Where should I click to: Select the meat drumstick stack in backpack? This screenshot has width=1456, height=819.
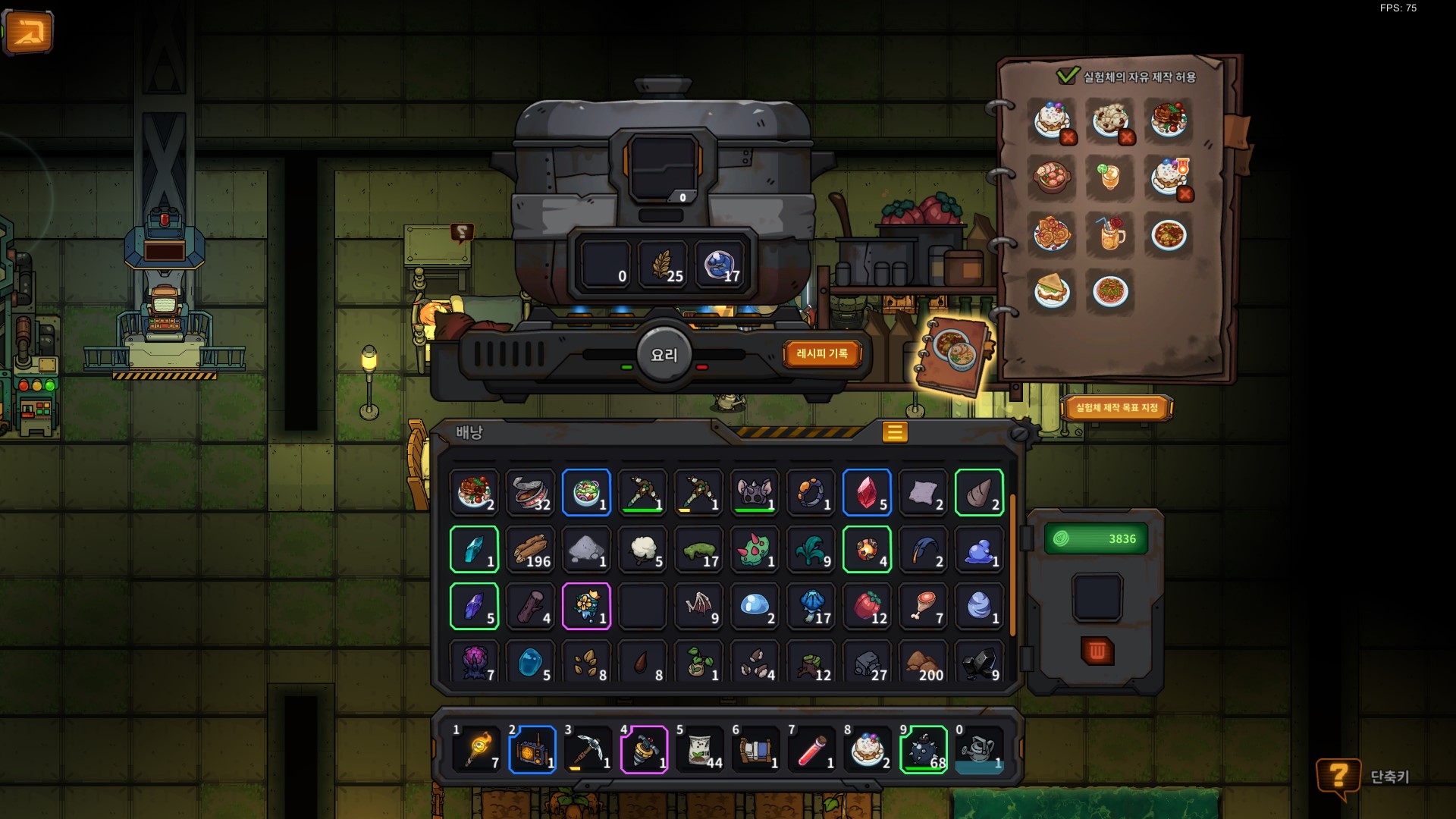point(923,607)
